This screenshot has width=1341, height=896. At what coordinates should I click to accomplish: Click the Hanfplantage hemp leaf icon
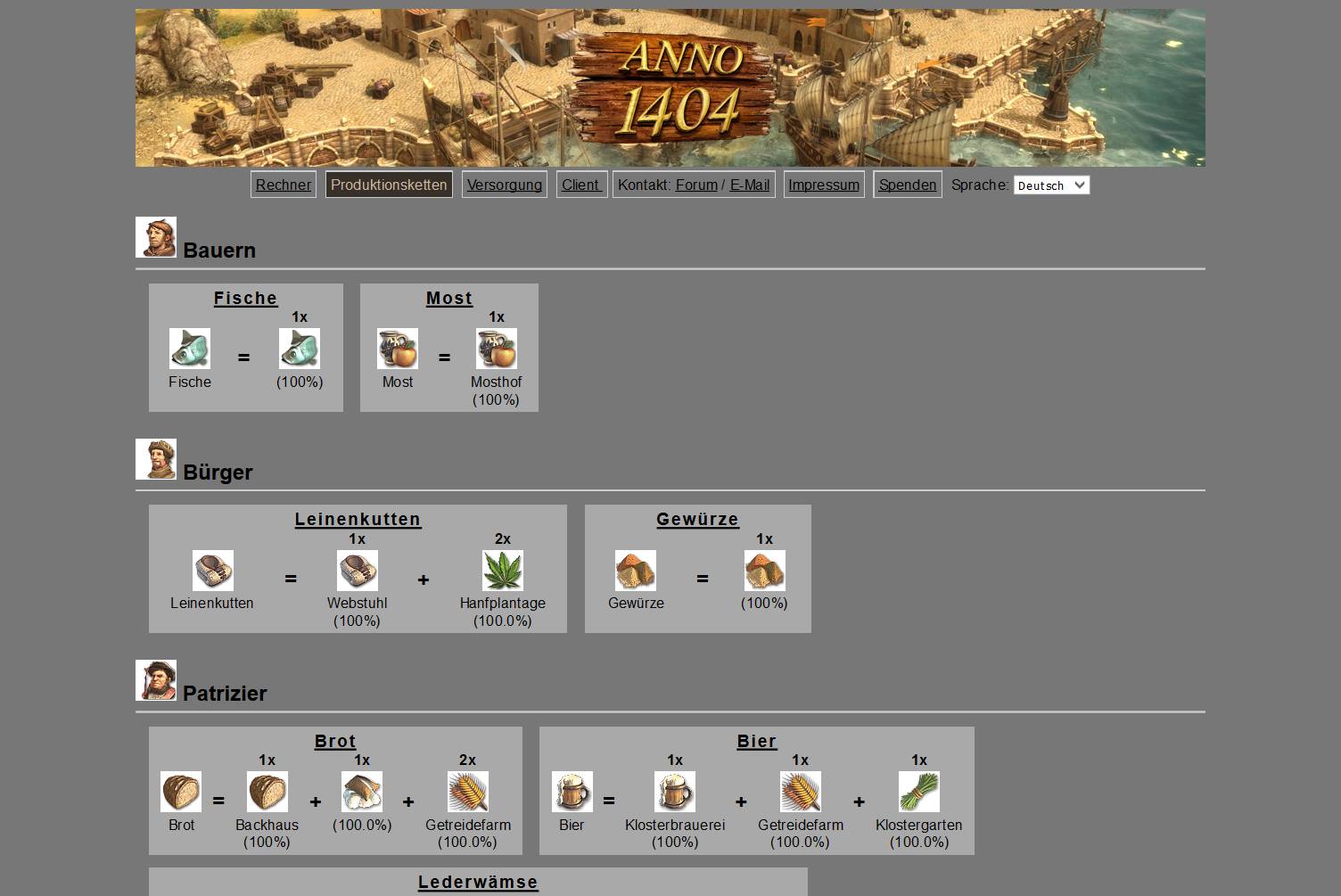point(503,571)
